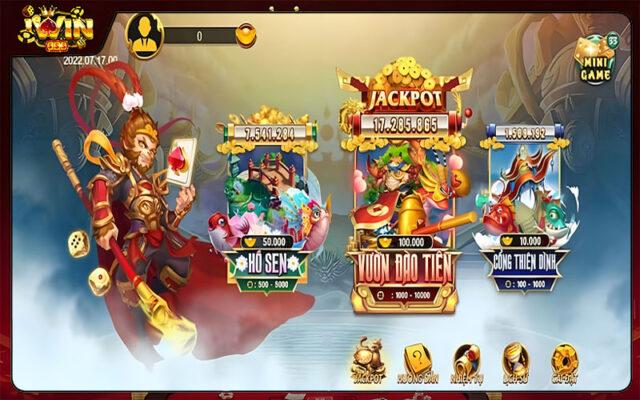Tap the gold ingot beside the balance
Screen dimensions: 640x400
coord(246,35)
